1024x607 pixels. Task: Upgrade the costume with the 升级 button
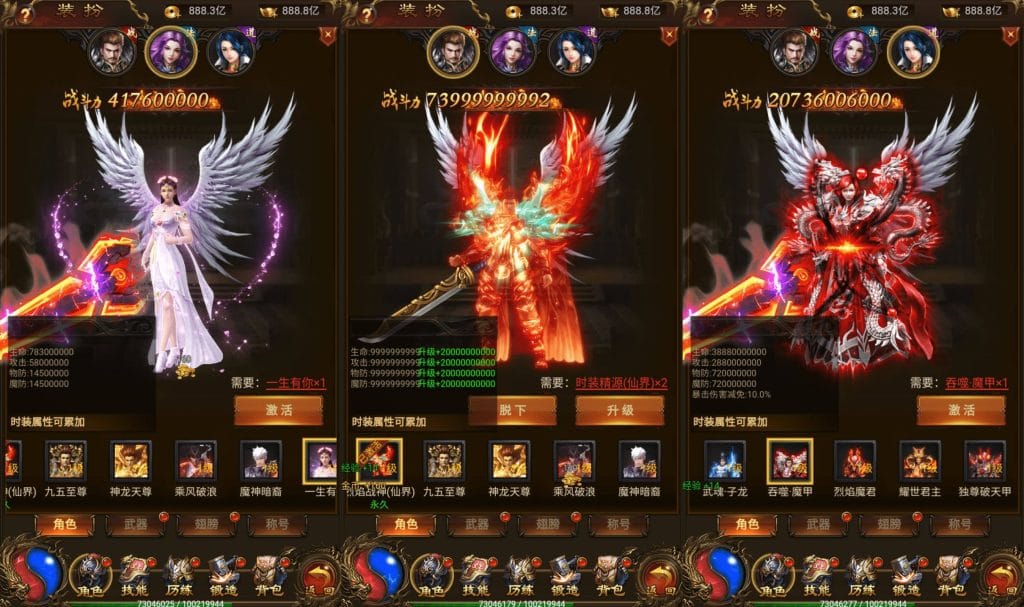click(619, 410)
